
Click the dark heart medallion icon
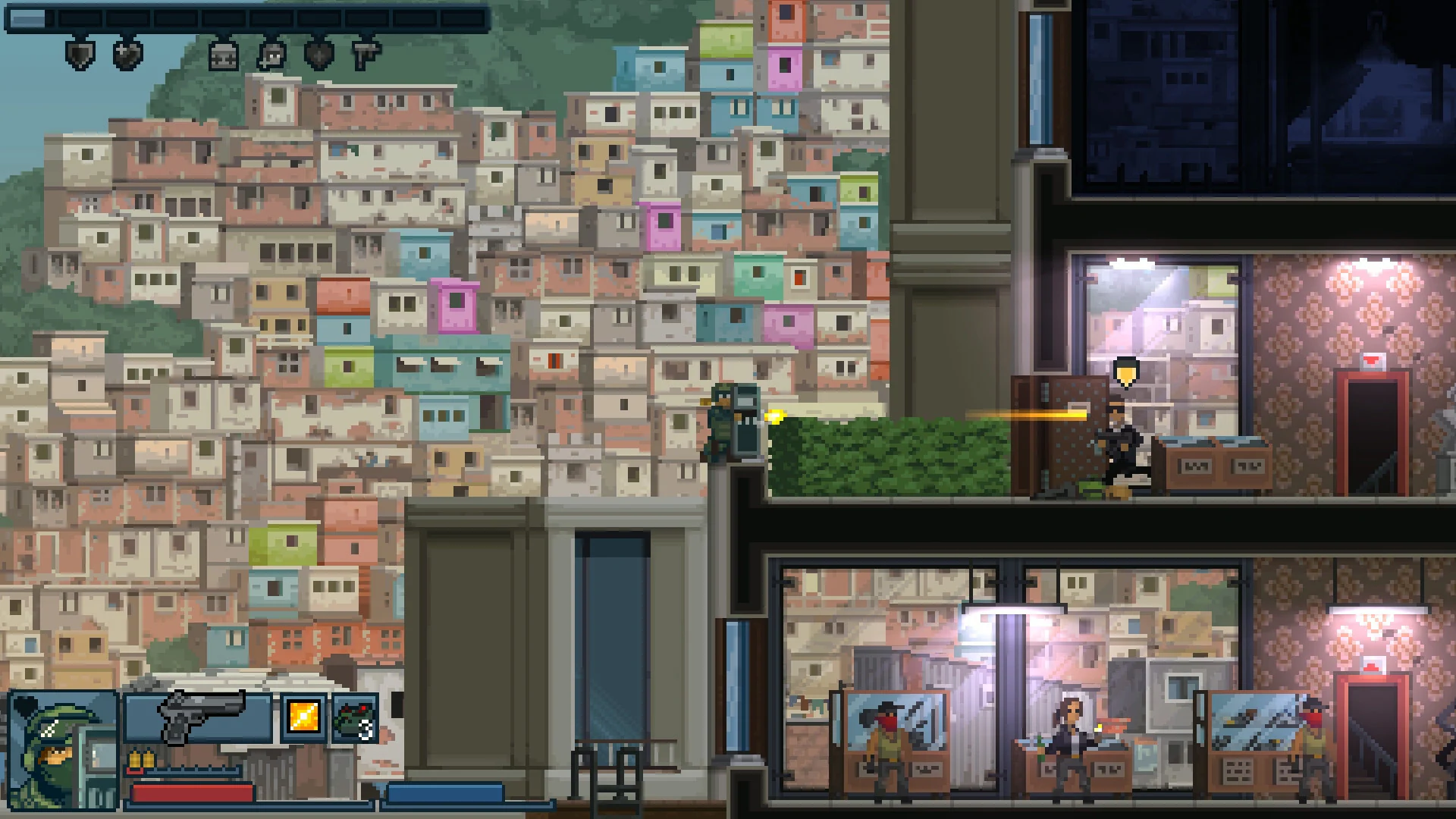[x=318, y=55]
